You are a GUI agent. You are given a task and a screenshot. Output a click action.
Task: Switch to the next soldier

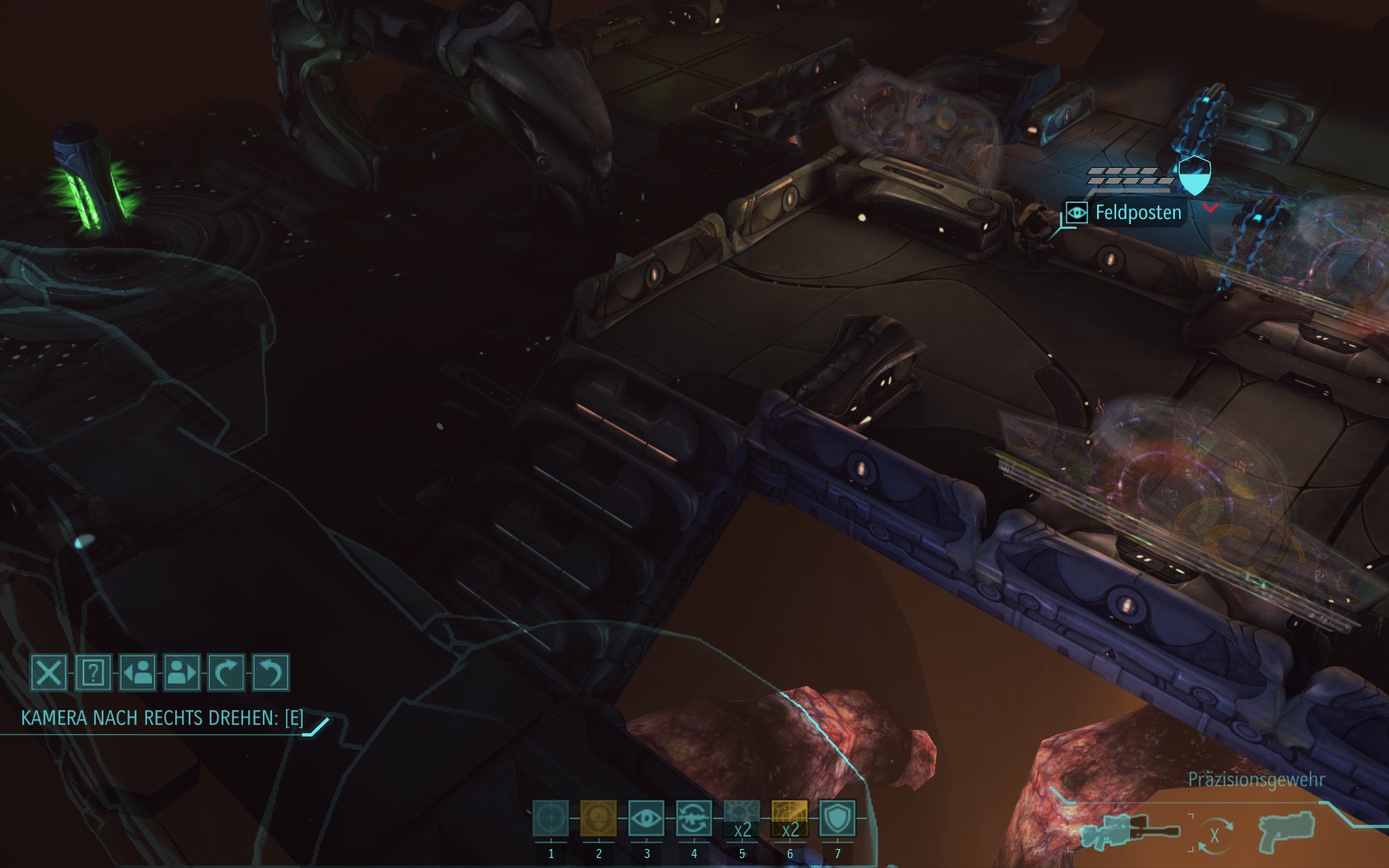point(182,673)
